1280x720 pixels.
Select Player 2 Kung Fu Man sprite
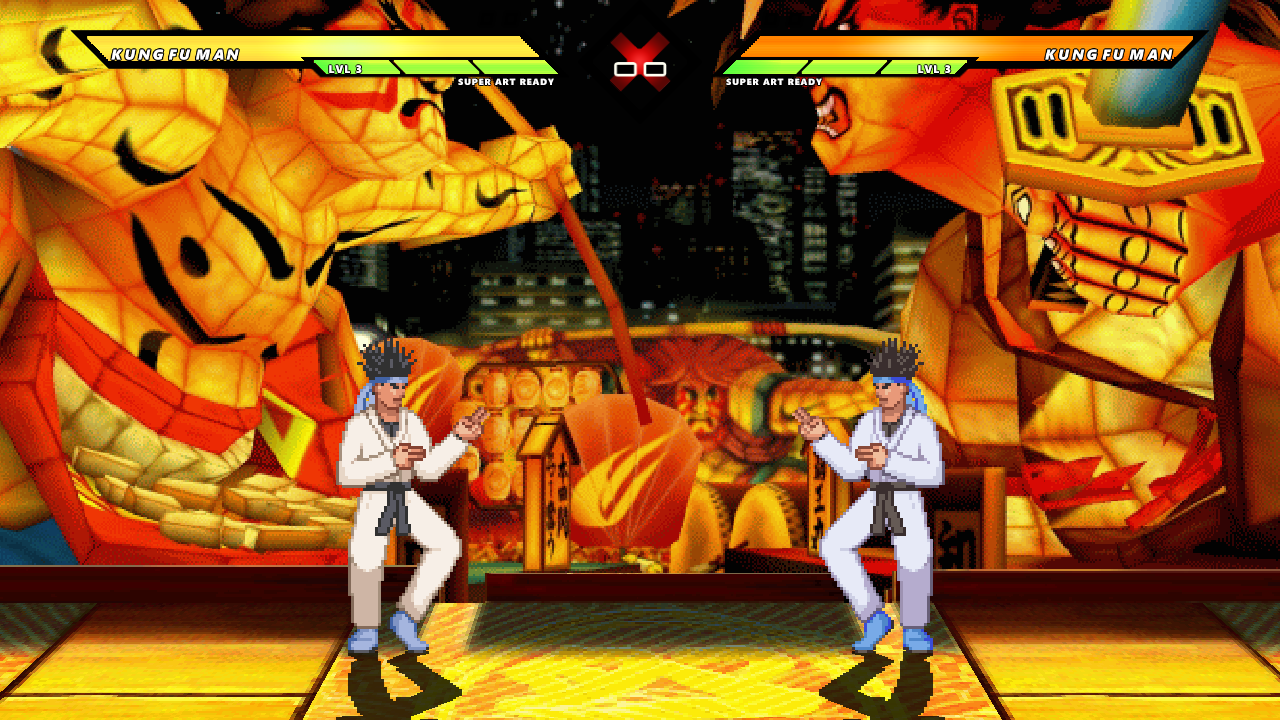(x=880, y=500)
